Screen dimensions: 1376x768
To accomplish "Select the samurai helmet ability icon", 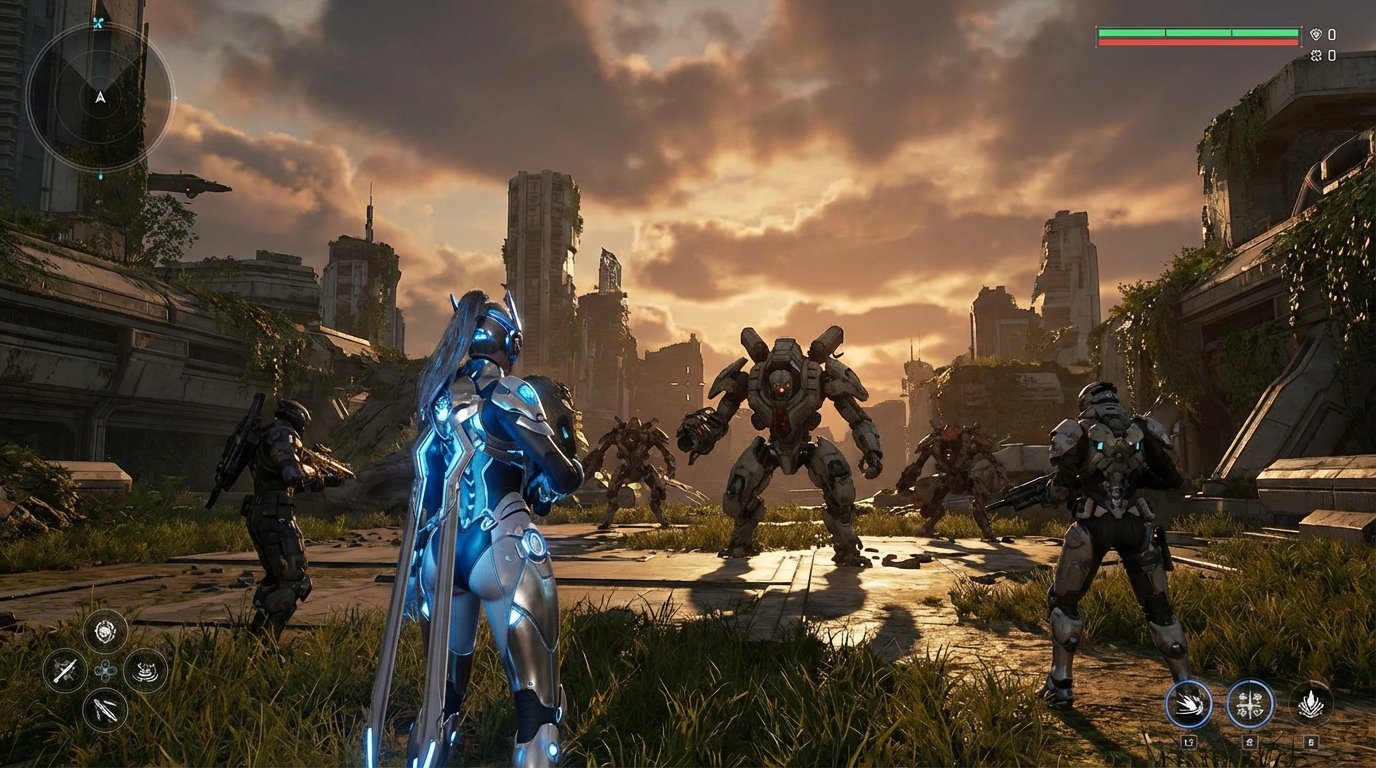I will coord(146,671).
